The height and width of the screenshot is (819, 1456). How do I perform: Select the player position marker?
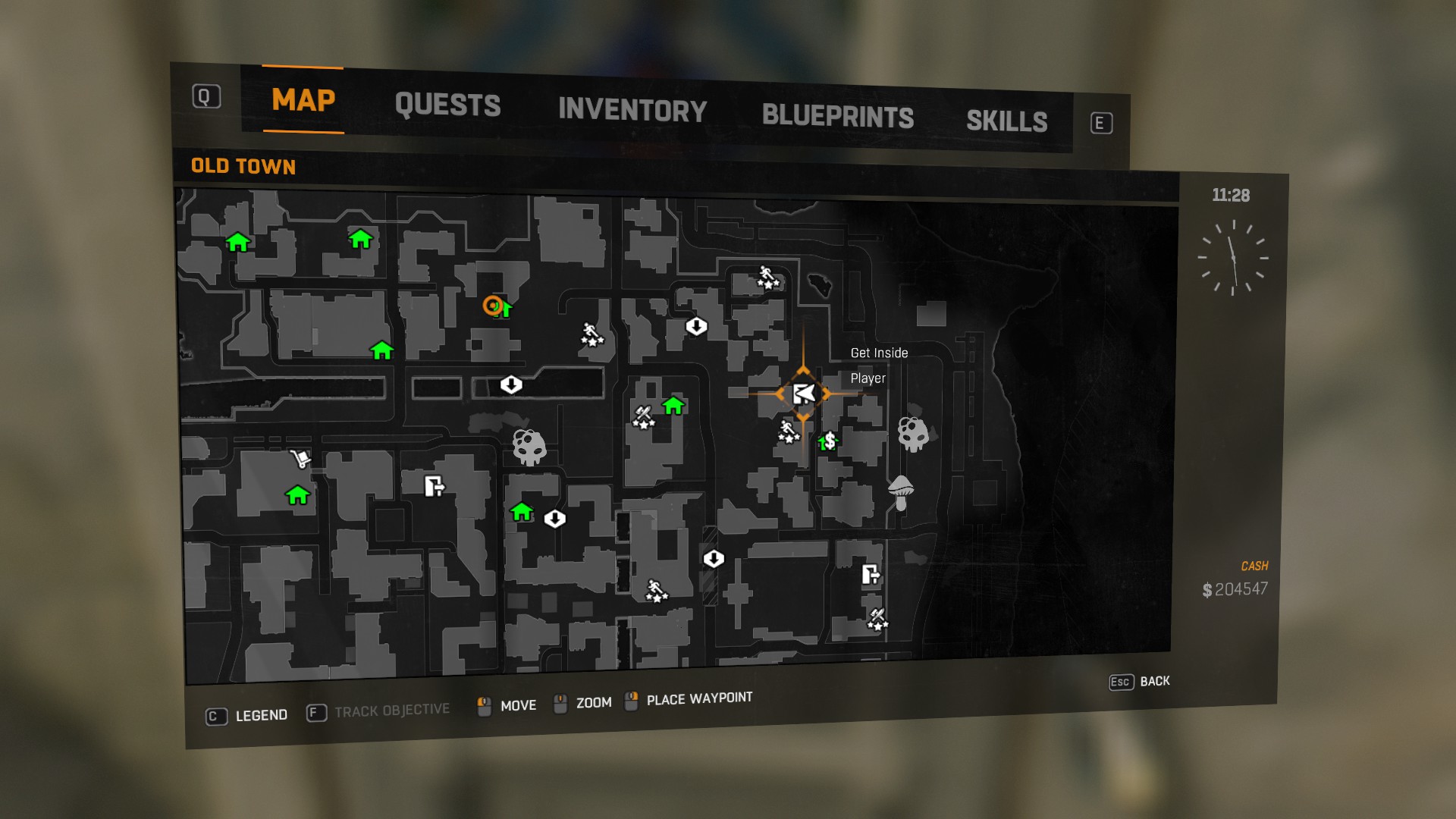click(803, 394)
